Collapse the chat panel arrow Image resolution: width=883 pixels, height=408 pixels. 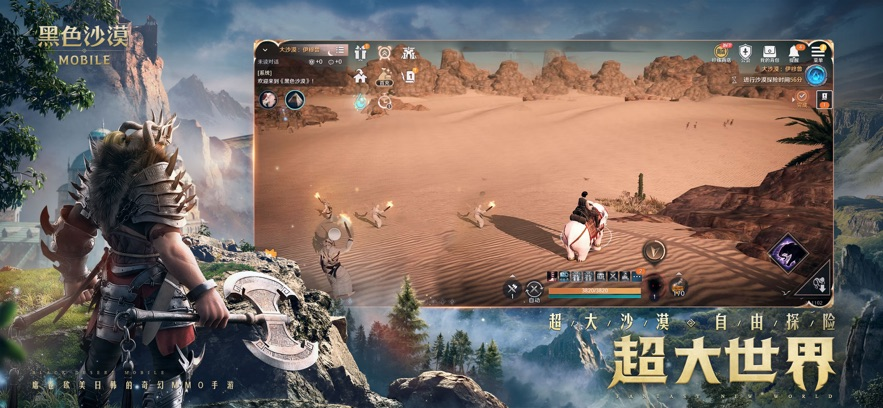[266, 48]
